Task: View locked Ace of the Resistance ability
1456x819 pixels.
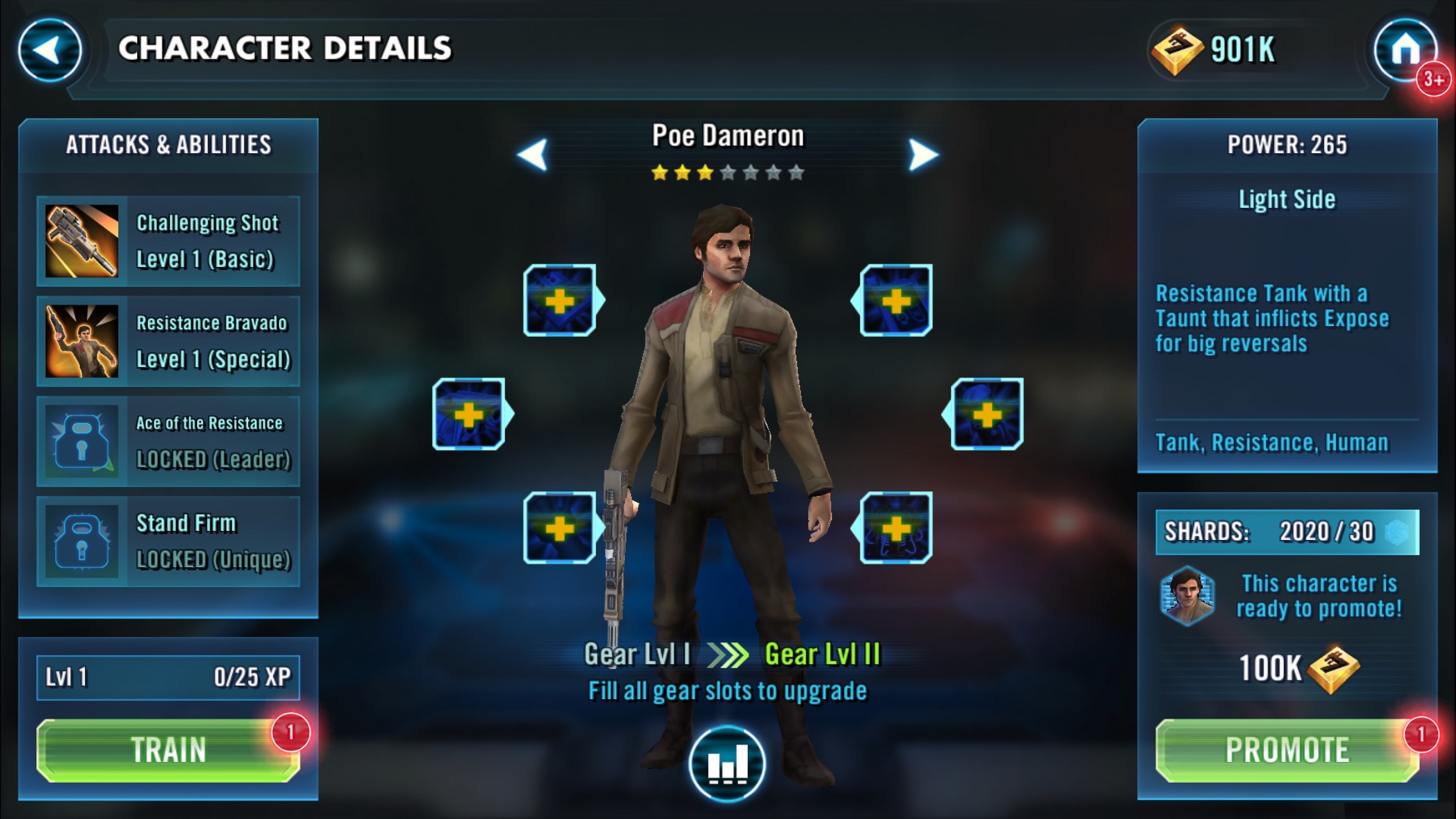Action: pyautogui.click(x=168, y=441)
